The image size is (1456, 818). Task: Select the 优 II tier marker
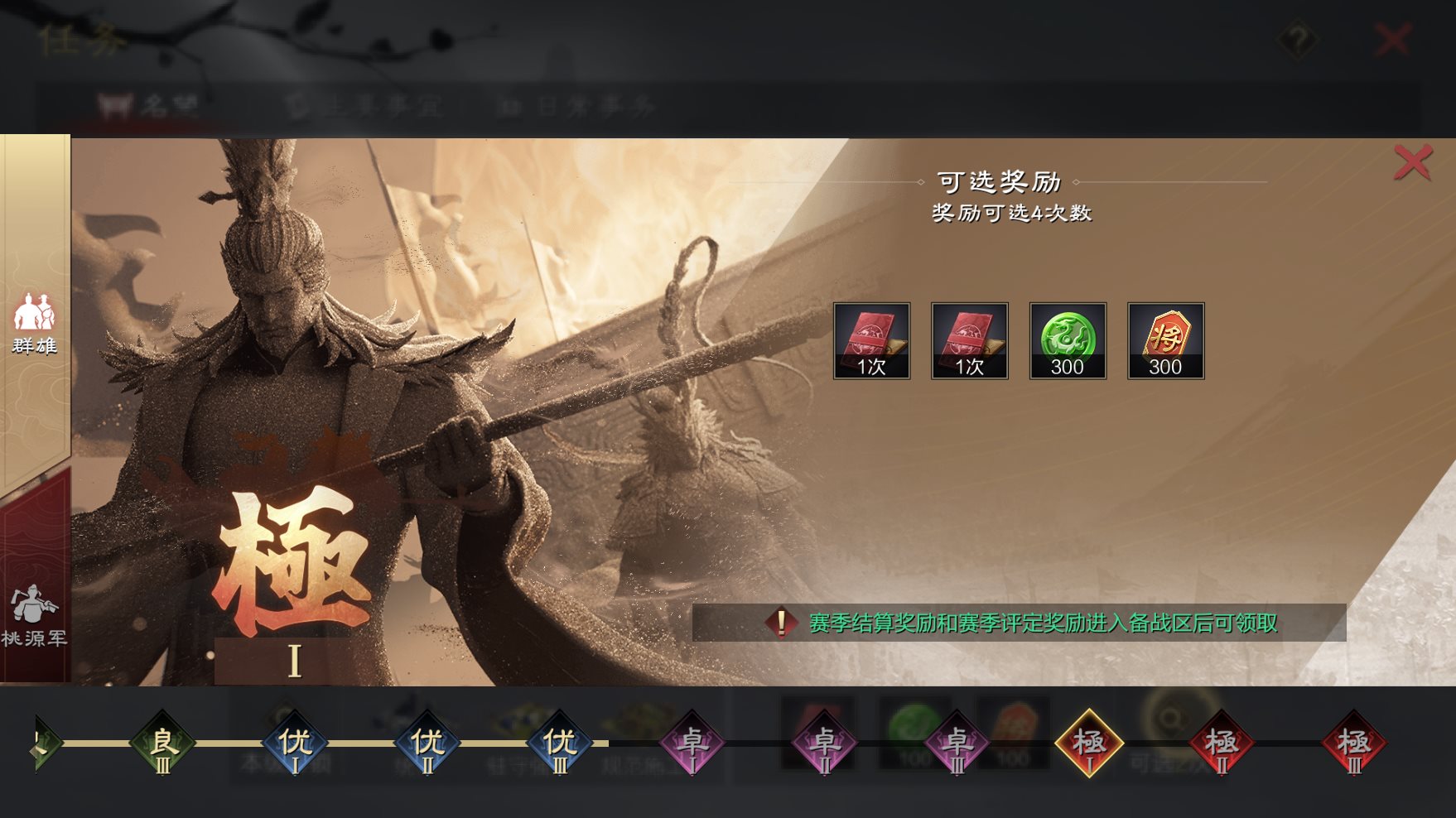pyautogui.click(x=427, y=743)
